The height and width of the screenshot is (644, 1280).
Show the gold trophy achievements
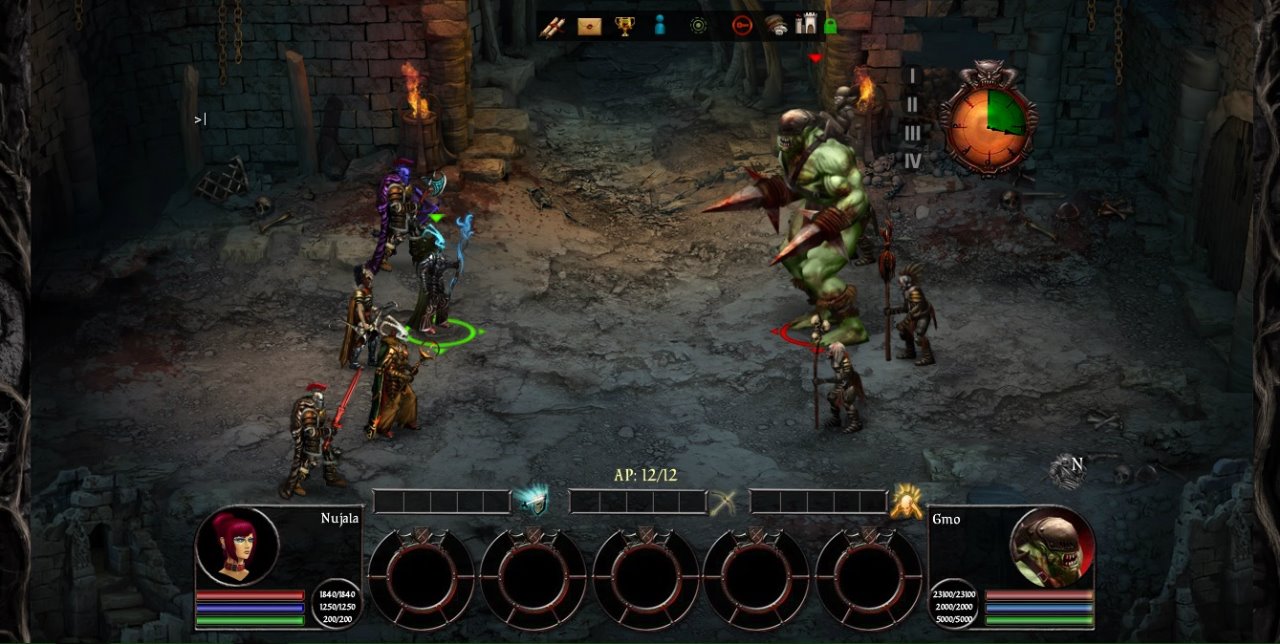(625, 26)
